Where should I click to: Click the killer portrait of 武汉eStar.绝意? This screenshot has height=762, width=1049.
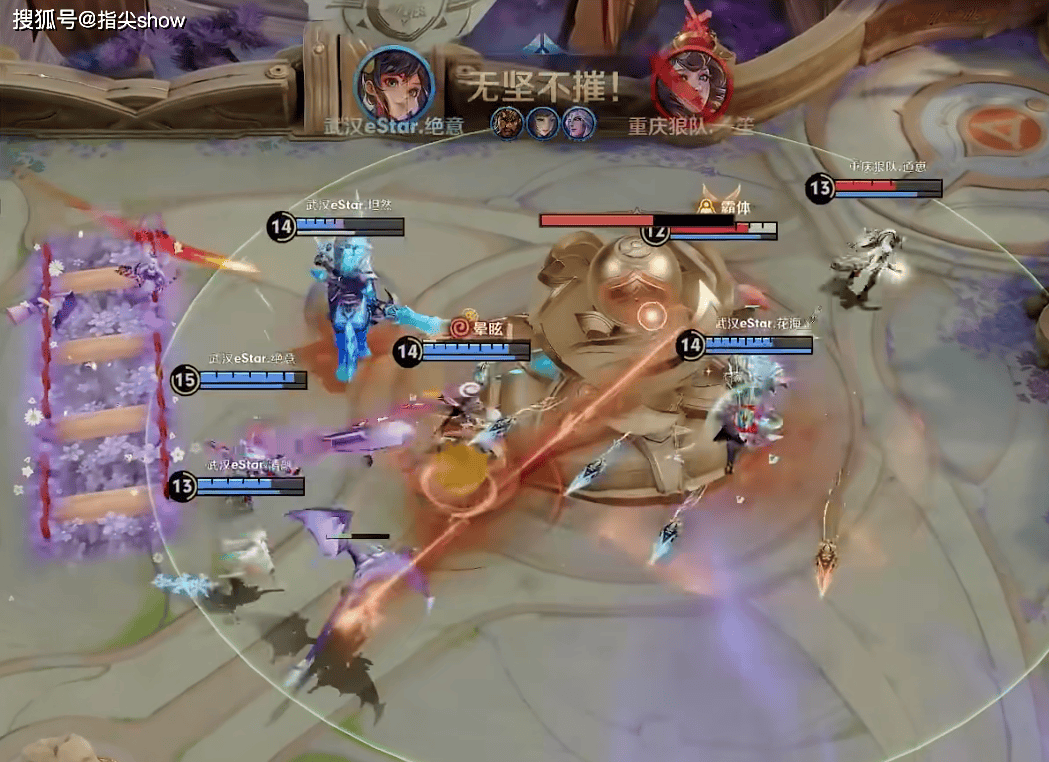coord(394,82)
